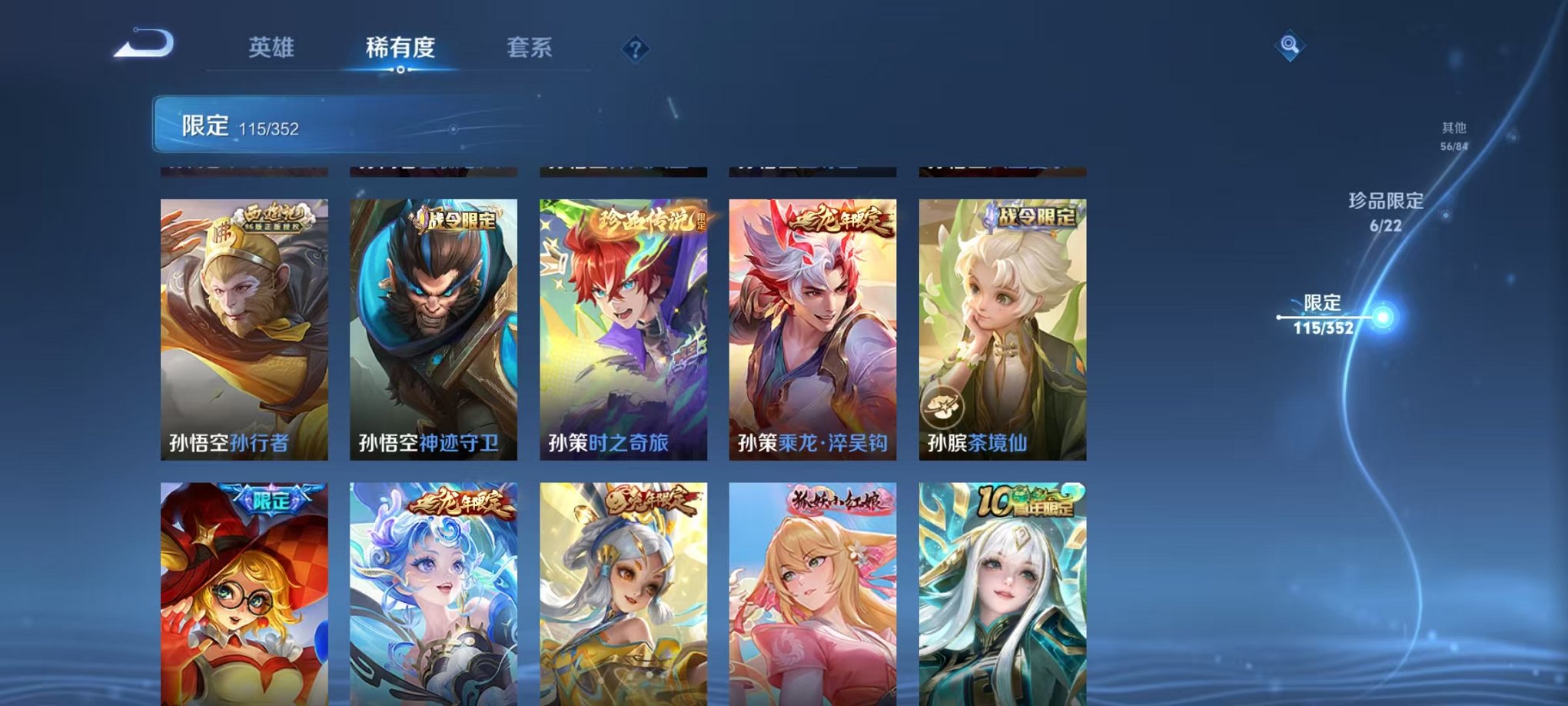Select the 稀有度 tab
This screenshot has height=706, width=1568.
pyautogui.click(x=400, y=48)
